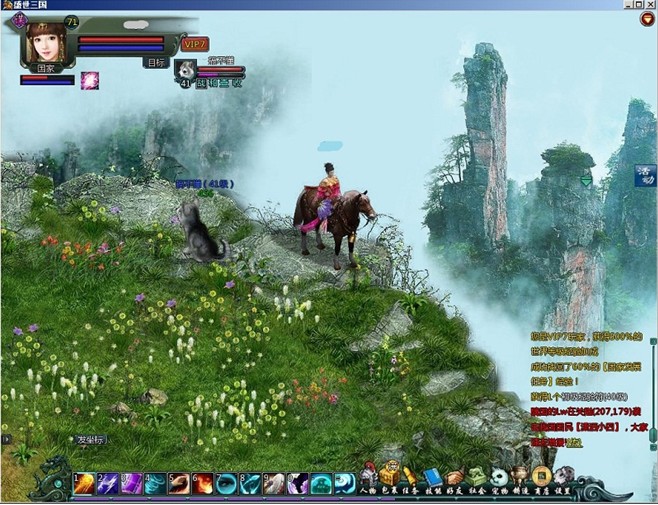
Task: Open the 国家 (nation) button
Action: [43, 67]
